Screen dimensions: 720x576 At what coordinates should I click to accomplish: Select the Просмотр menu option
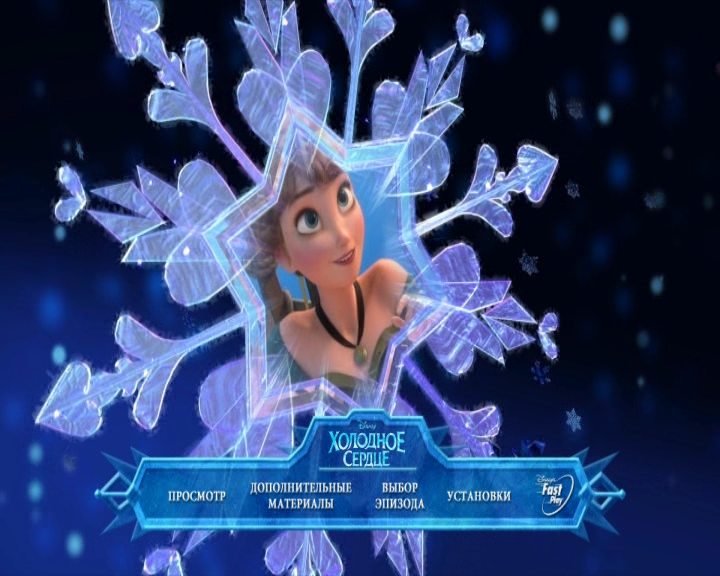(x=197, y=496)
